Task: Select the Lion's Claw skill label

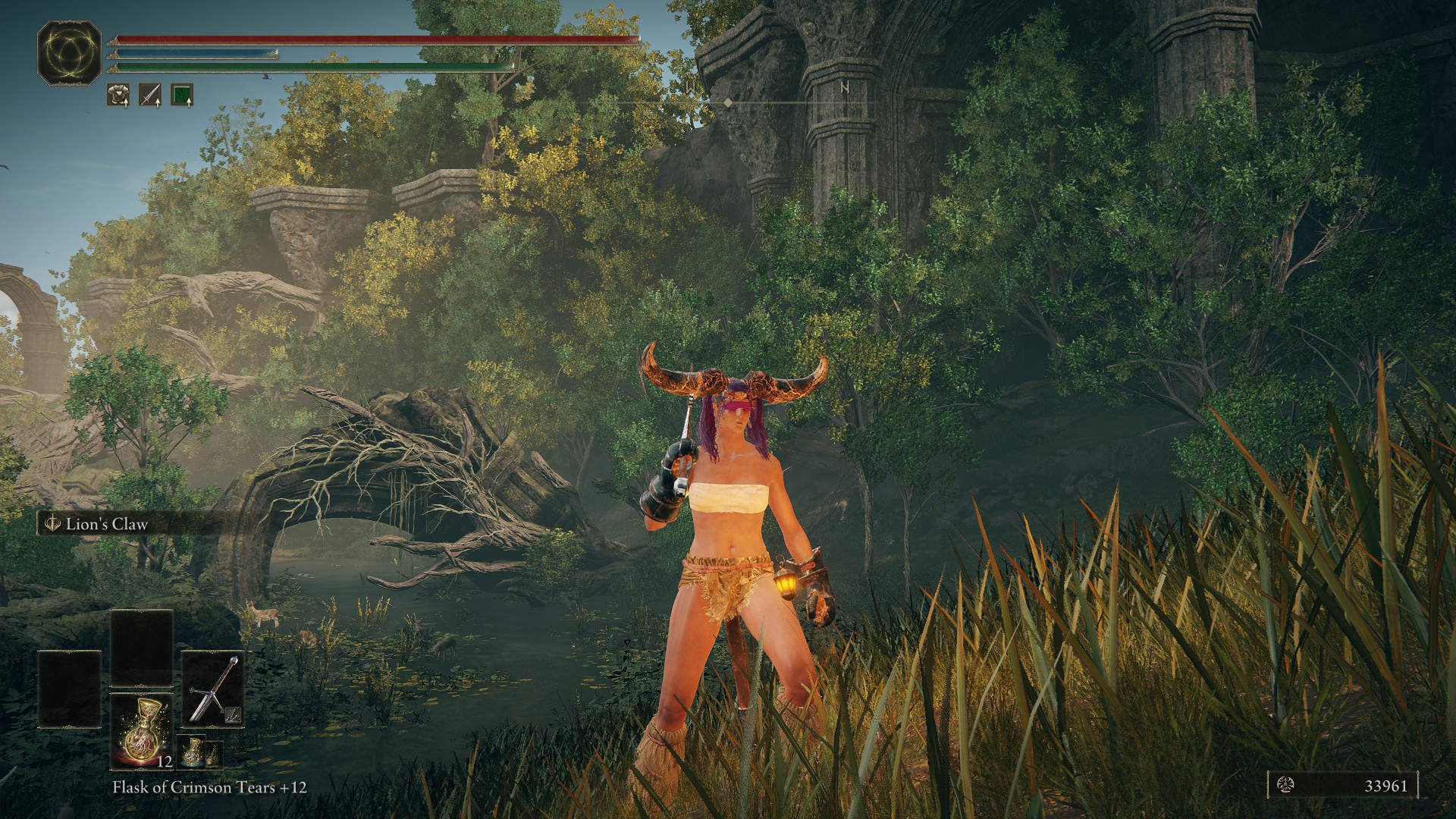Action: [106, 524]
